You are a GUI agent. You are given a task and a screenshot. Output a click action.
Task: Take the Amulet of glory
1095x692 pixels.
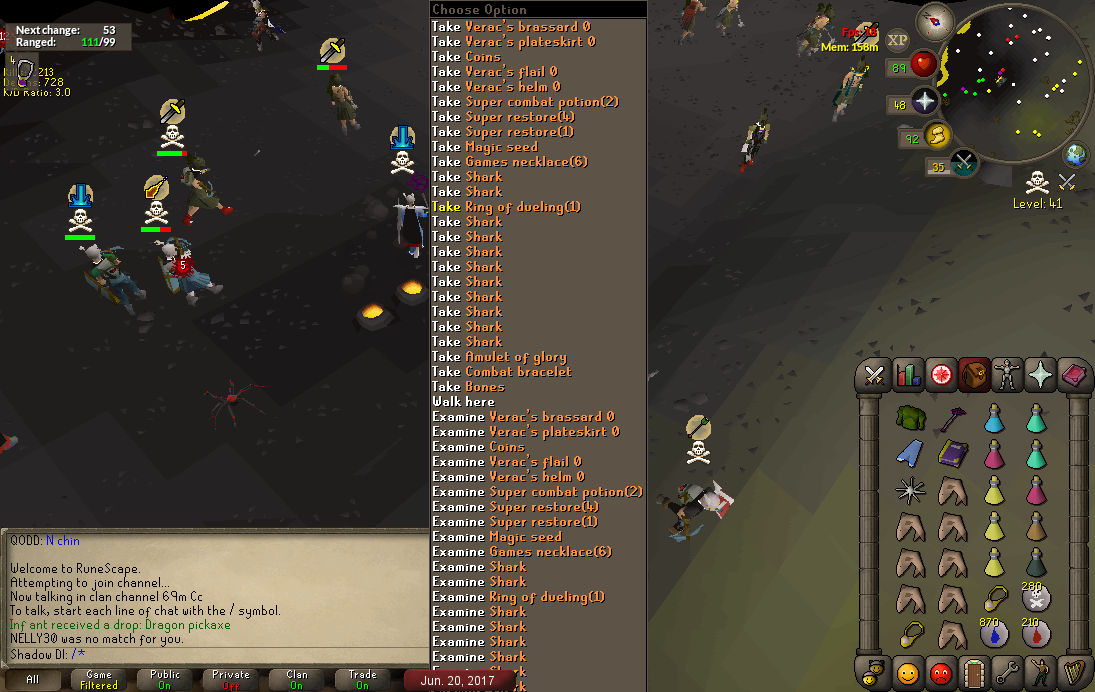[x=499, y=357]
